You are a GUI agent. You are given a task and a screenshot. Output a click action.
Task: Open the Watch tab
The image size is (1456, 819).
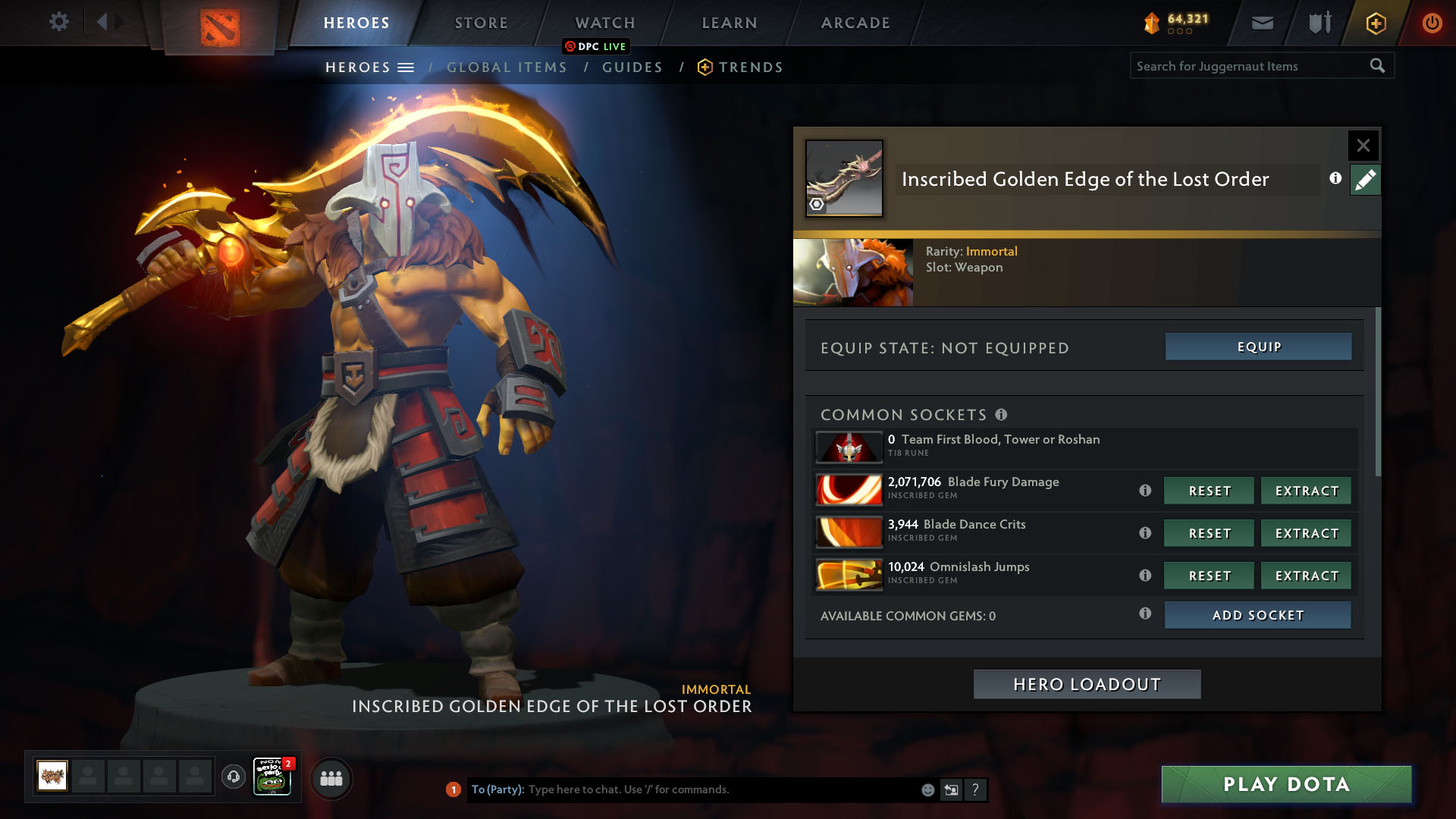[604, 23]
